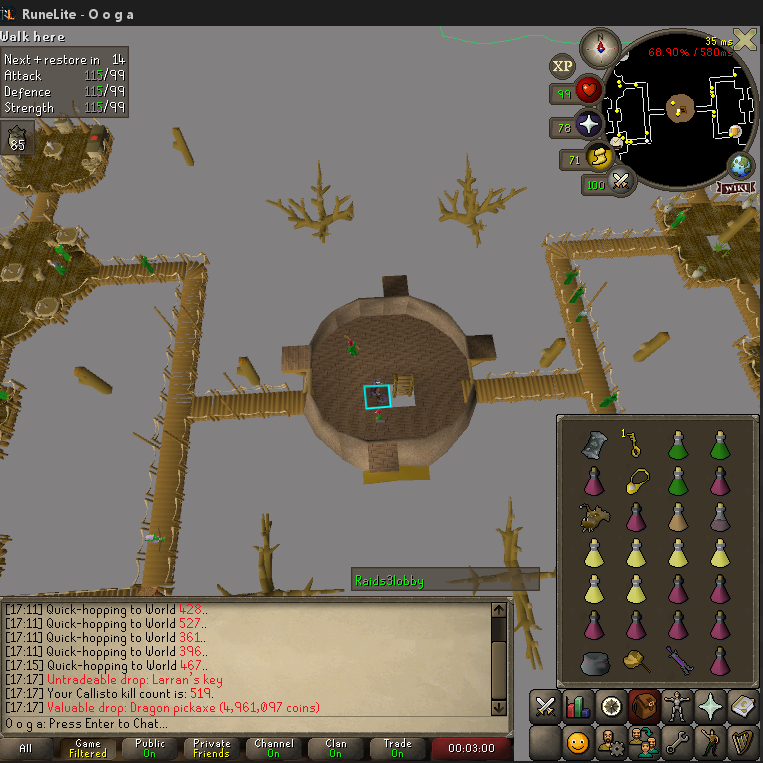Switch chat to the Game filter tab
763x763 pixels.
tap(87, 749)
